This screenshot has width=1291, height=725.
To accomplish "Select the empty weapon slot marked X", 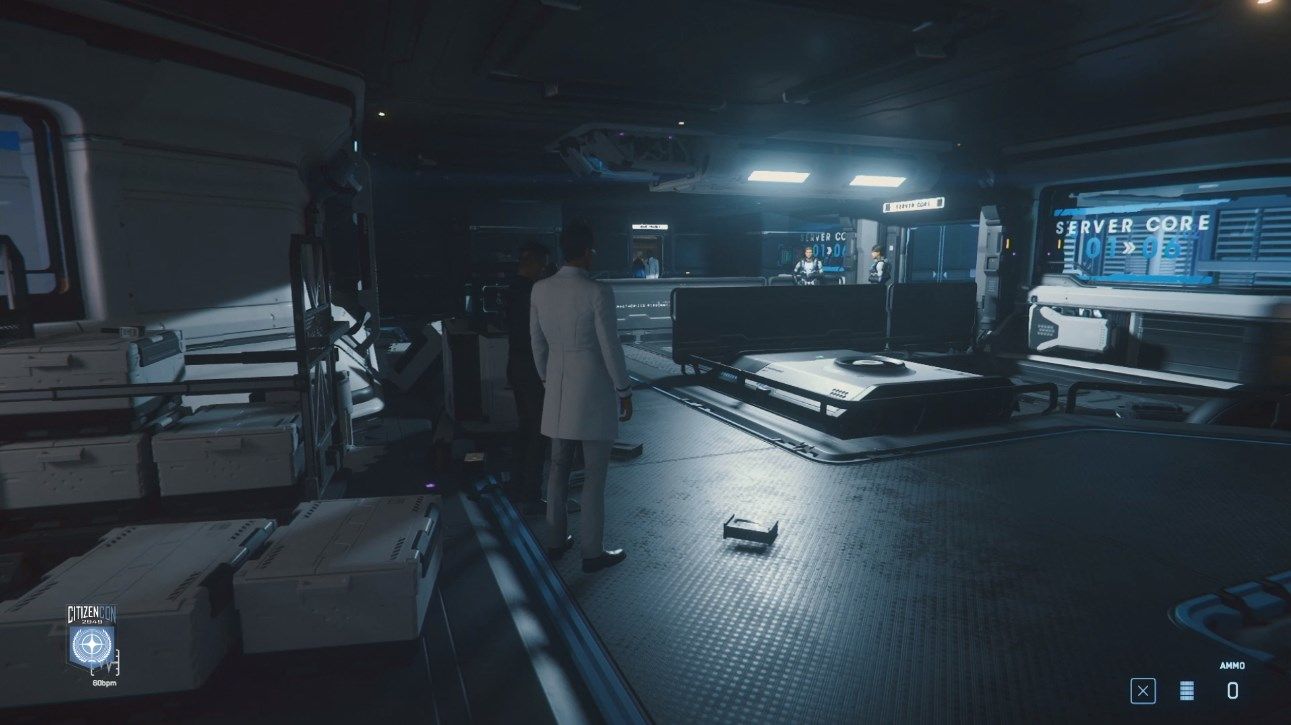I will 1143,690.
